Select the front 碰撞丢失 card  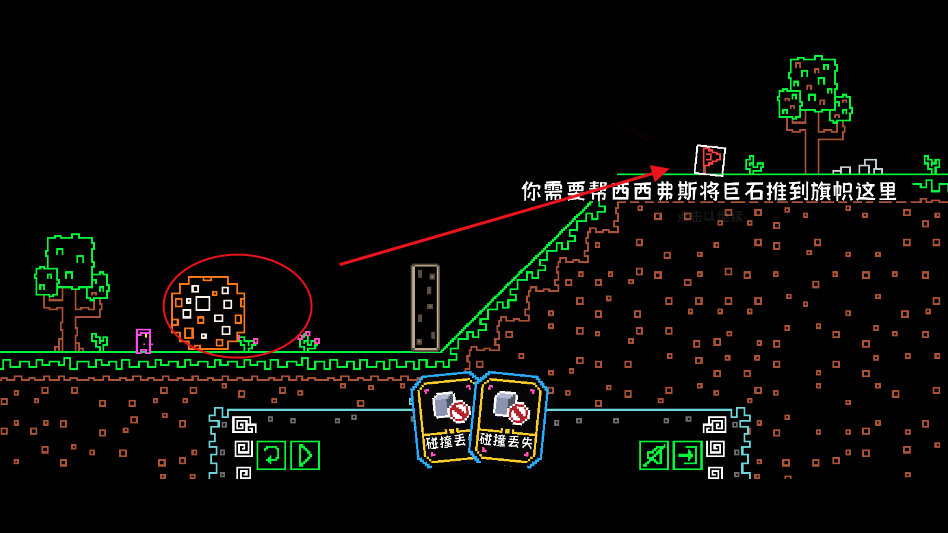(x=509, y=420)
